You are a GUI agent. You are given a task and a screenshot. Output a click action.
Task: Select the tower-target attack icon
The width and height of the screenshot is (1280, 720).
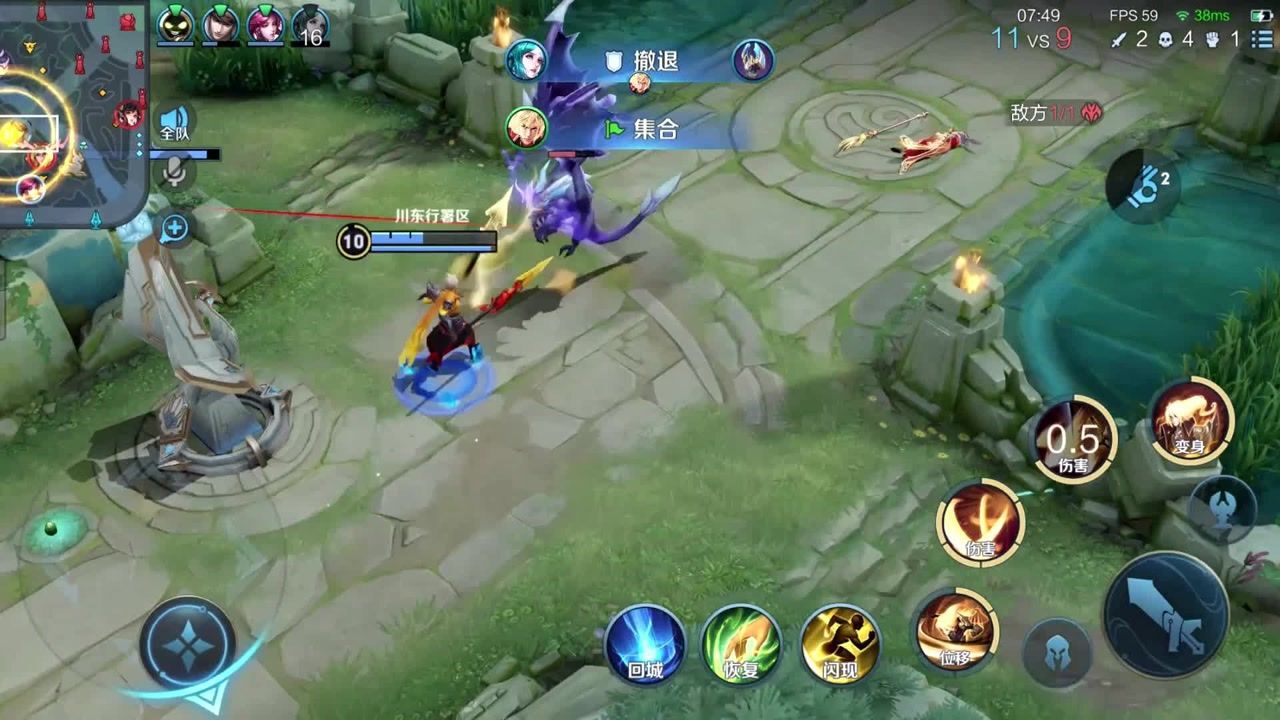click(1223, 508)
